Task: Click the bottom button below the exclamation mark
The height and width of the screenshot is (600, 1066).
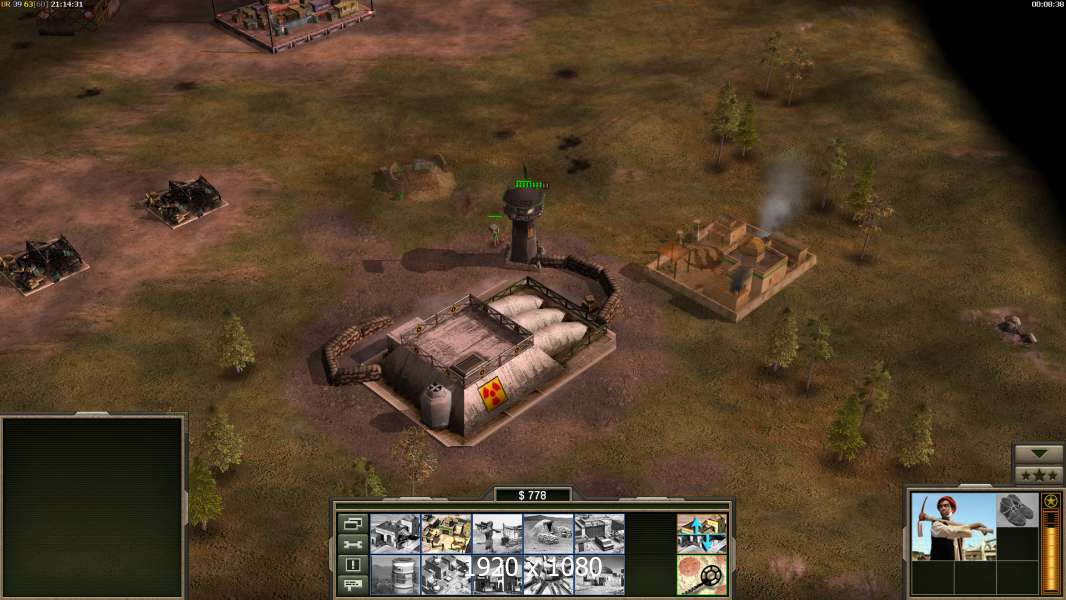Action: click(352, 585)
